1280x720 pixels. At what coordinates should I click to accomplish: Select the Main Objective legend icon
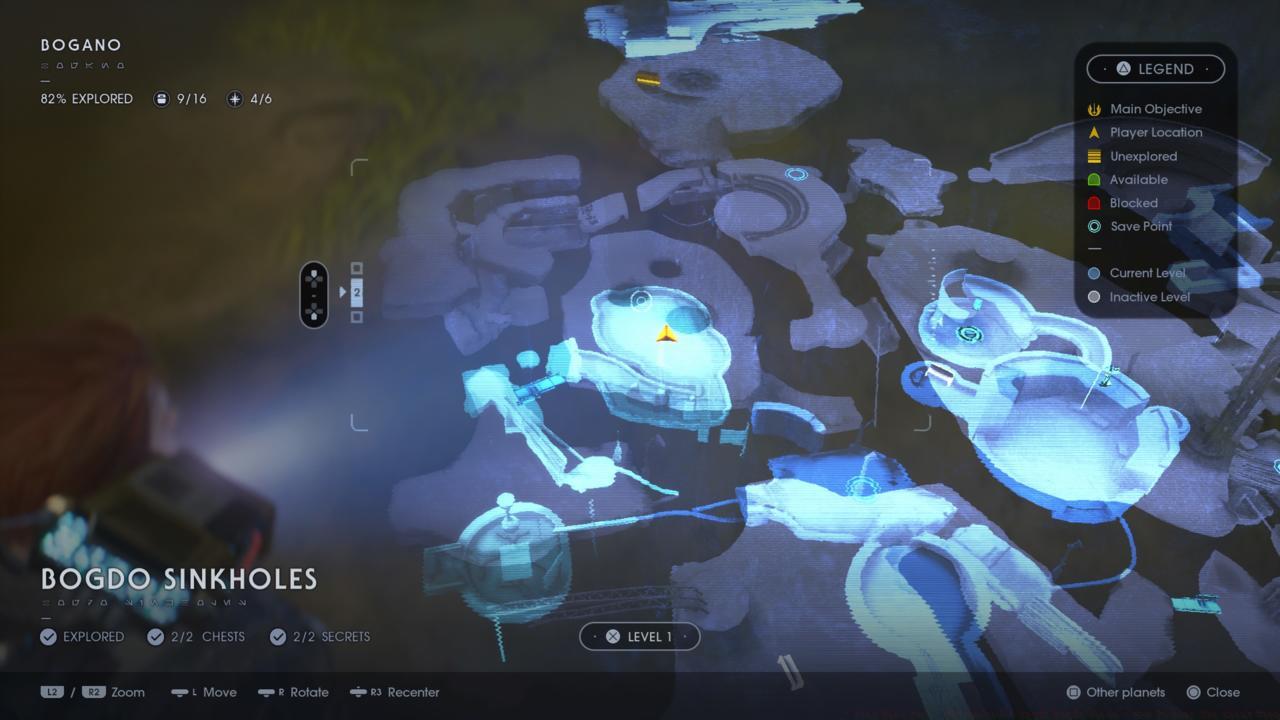coord(1095,109)
